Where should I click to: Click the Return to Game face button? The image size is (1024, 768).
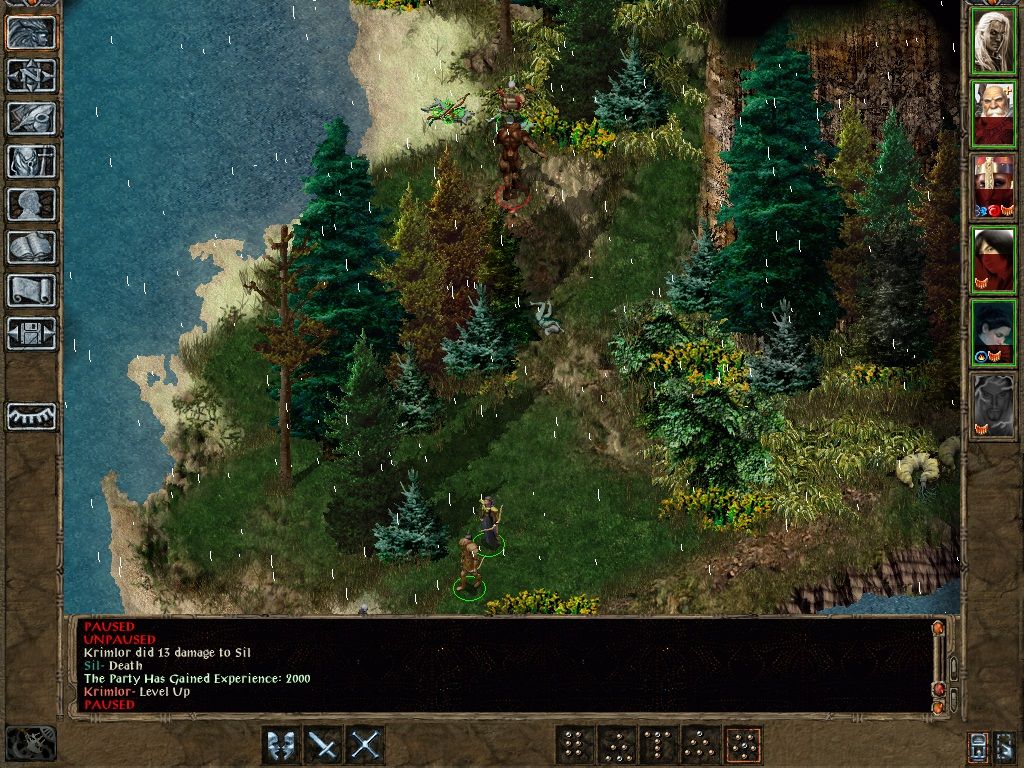(x=32, y=33)
